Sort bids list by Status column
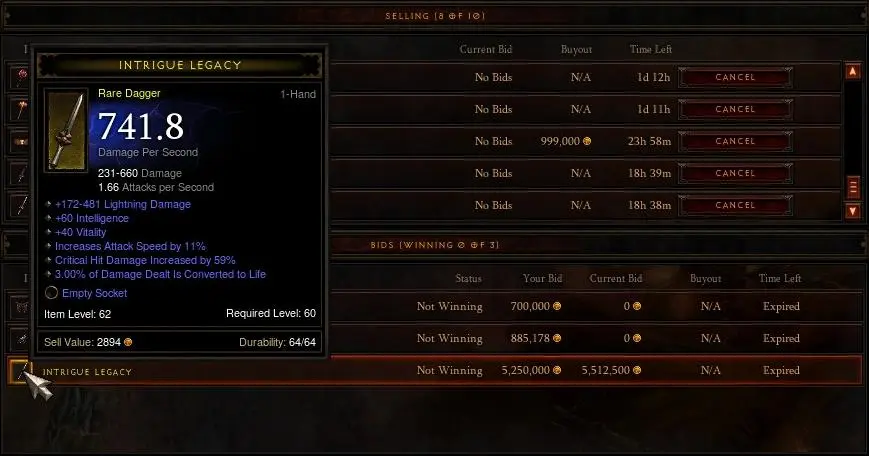The height and width of the screenshot is (456, 869). (469, 279)
